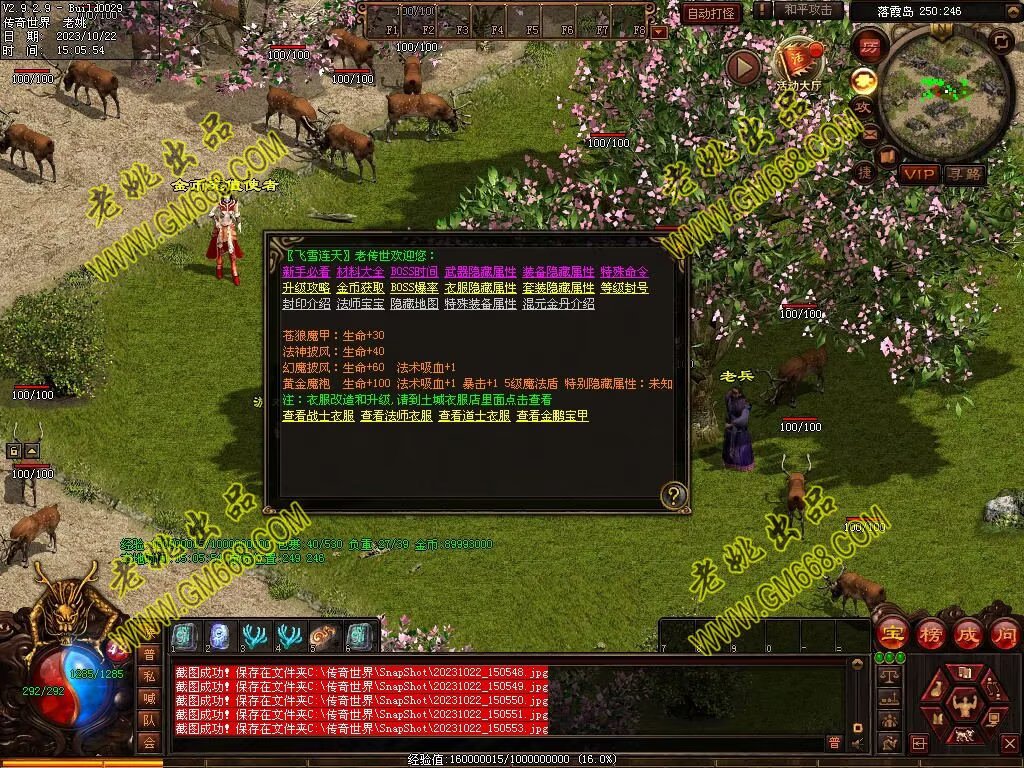Open the VIP panel
1024x768 pixels.
917,174
